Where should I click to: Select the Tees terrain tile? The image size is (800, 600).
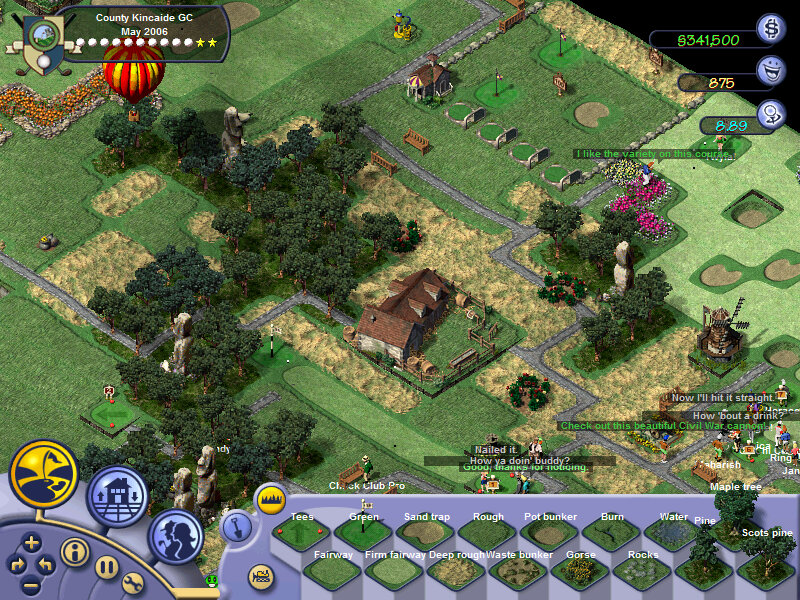tap(301, 533)
